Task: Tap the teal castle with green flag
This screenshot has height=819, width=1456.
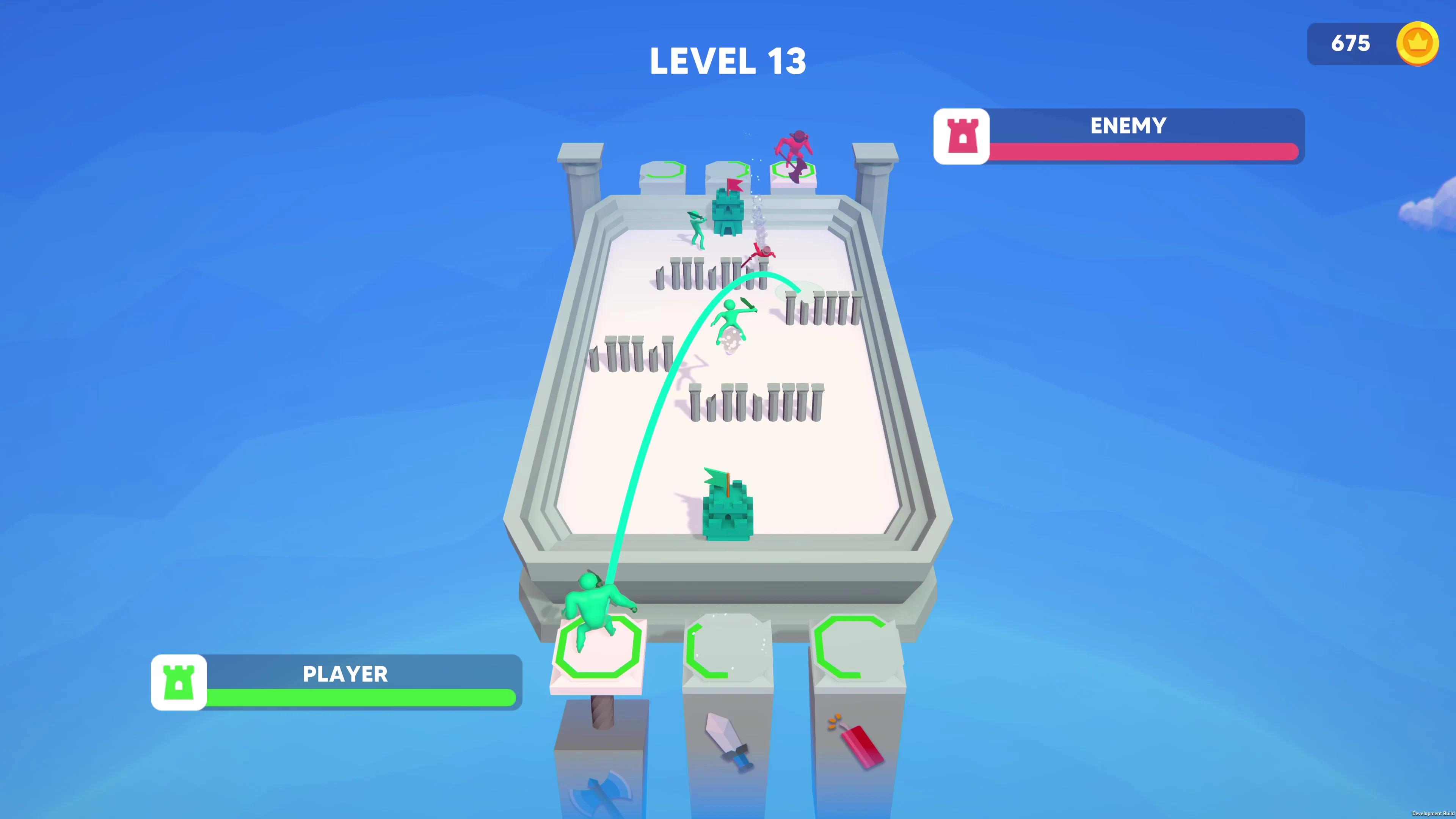Action: 728,511
